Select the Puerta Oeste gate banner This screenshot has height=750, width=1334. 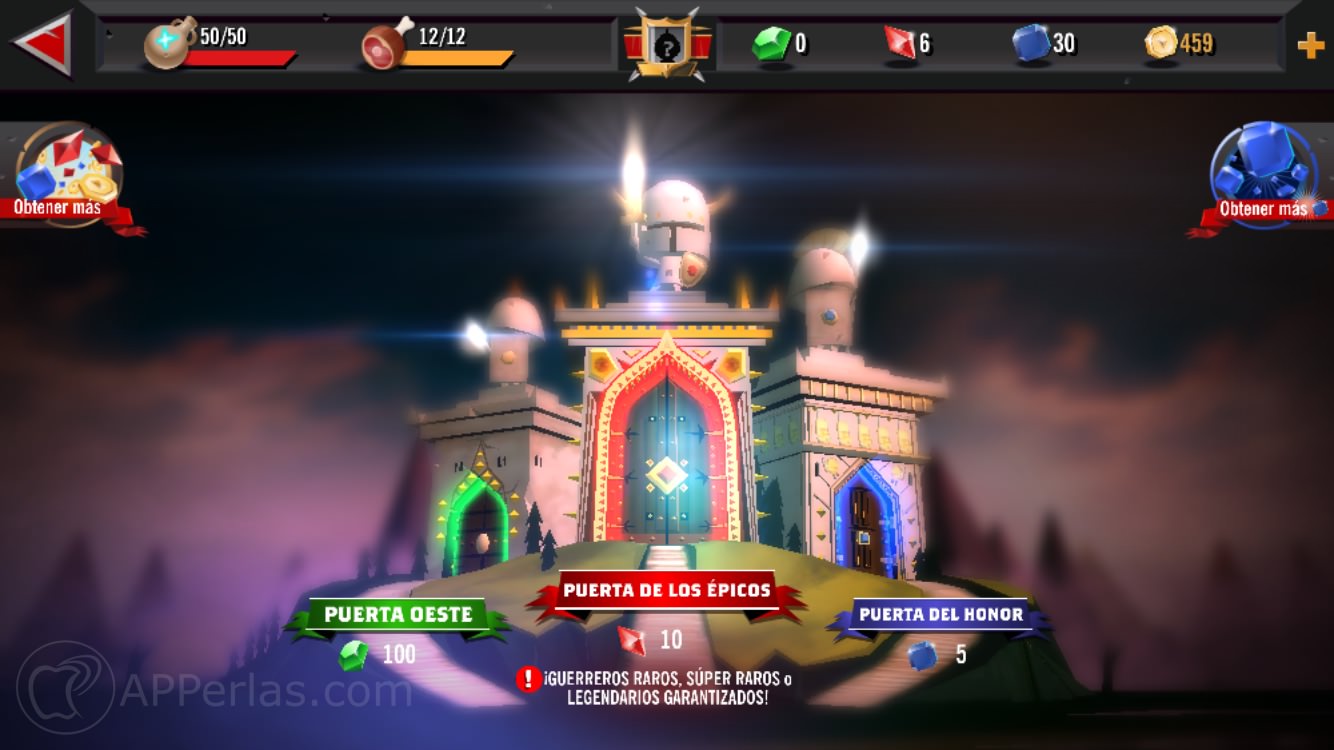click(x=398, y=615)
